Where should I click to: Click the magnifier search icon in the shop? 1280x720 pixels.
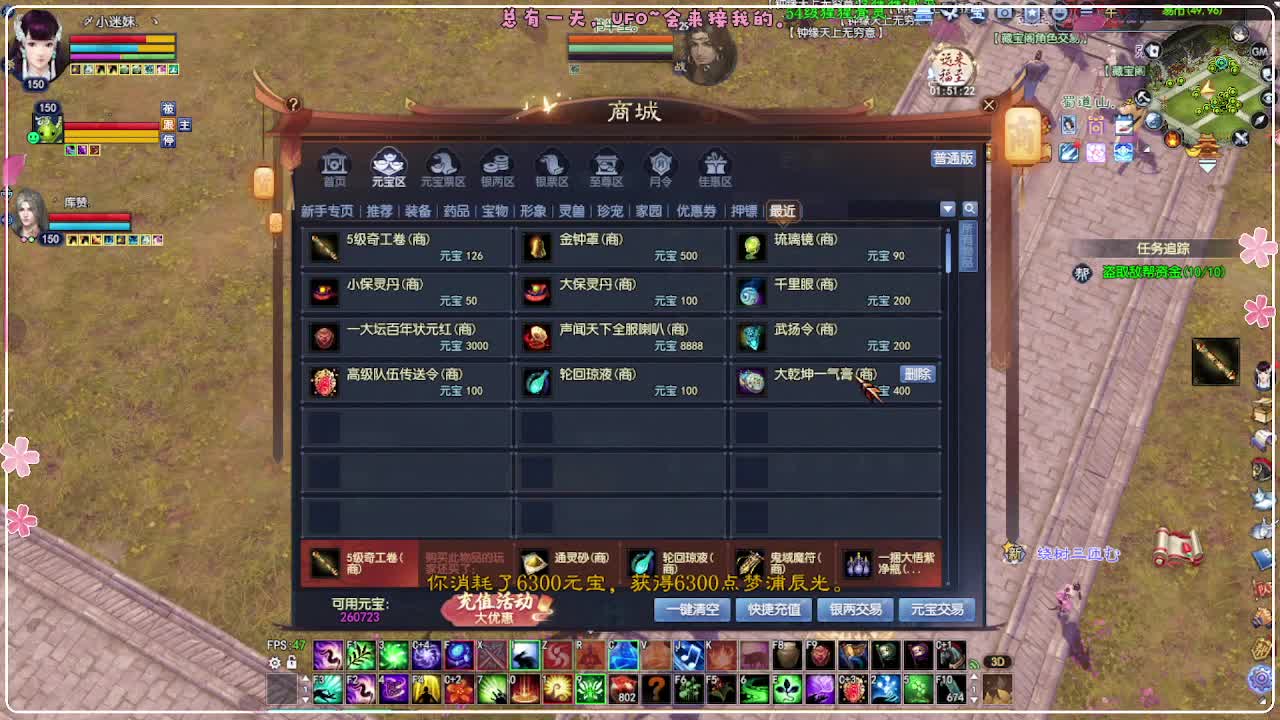point(968,210)
